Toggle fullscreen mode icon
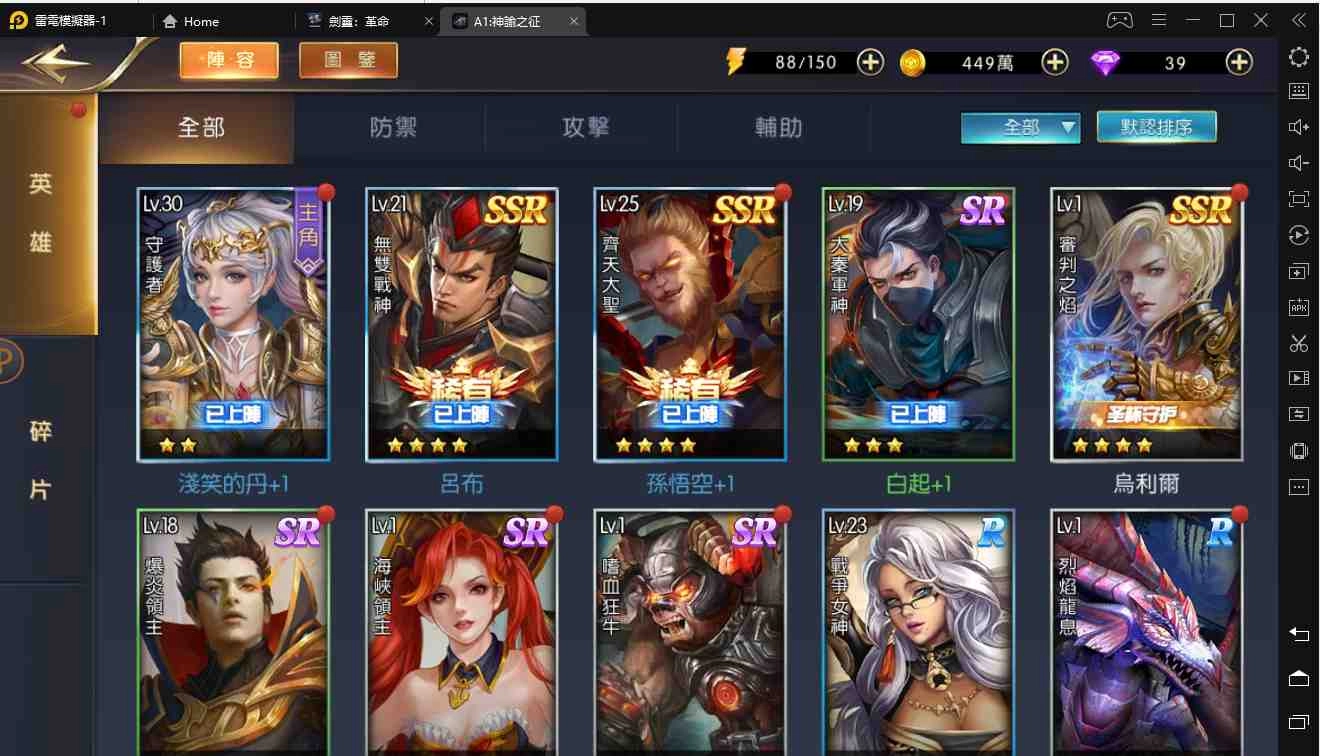1320x756 pixels. pyautogui.click(x=1298, y=198)
